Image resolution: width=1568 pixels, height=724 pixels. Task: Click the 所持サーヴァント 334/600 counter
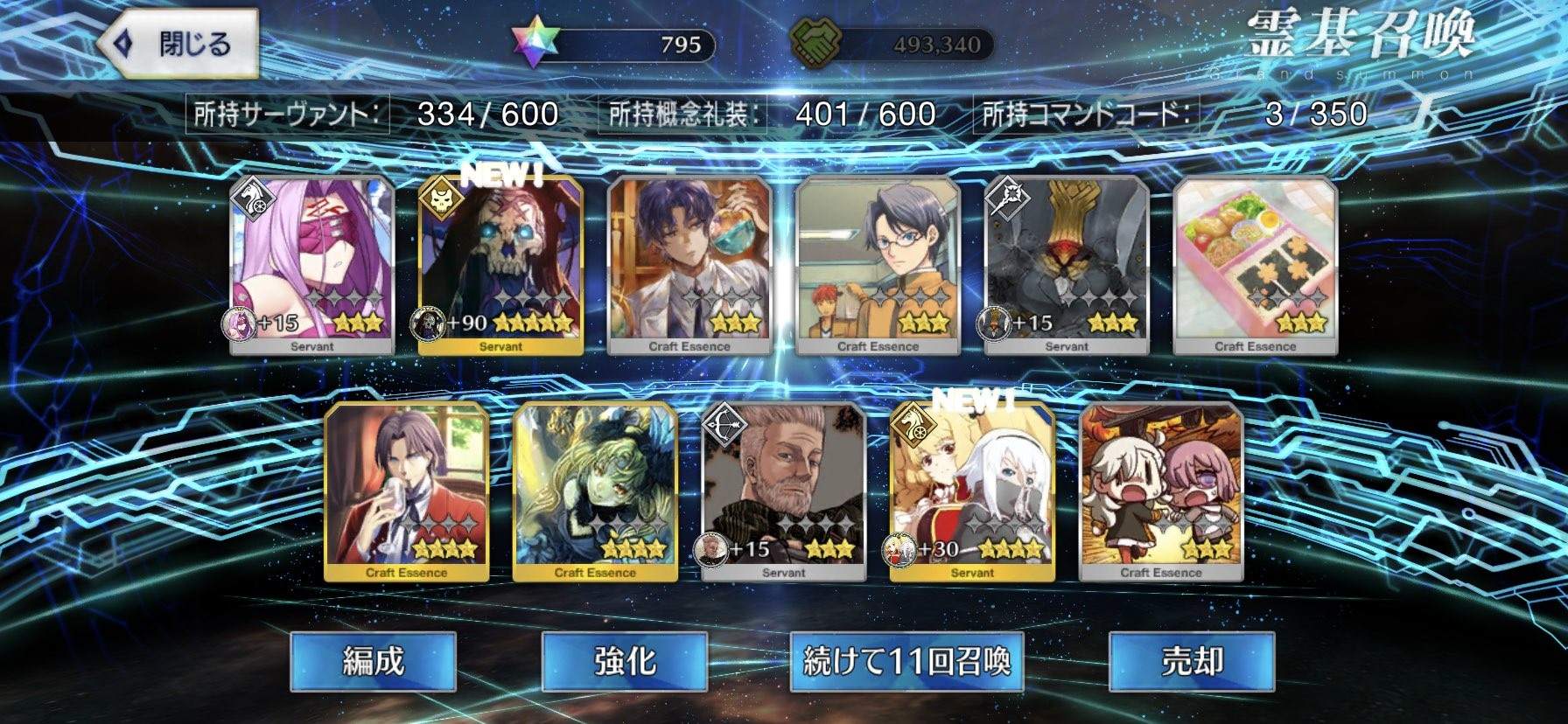point(376,112)
